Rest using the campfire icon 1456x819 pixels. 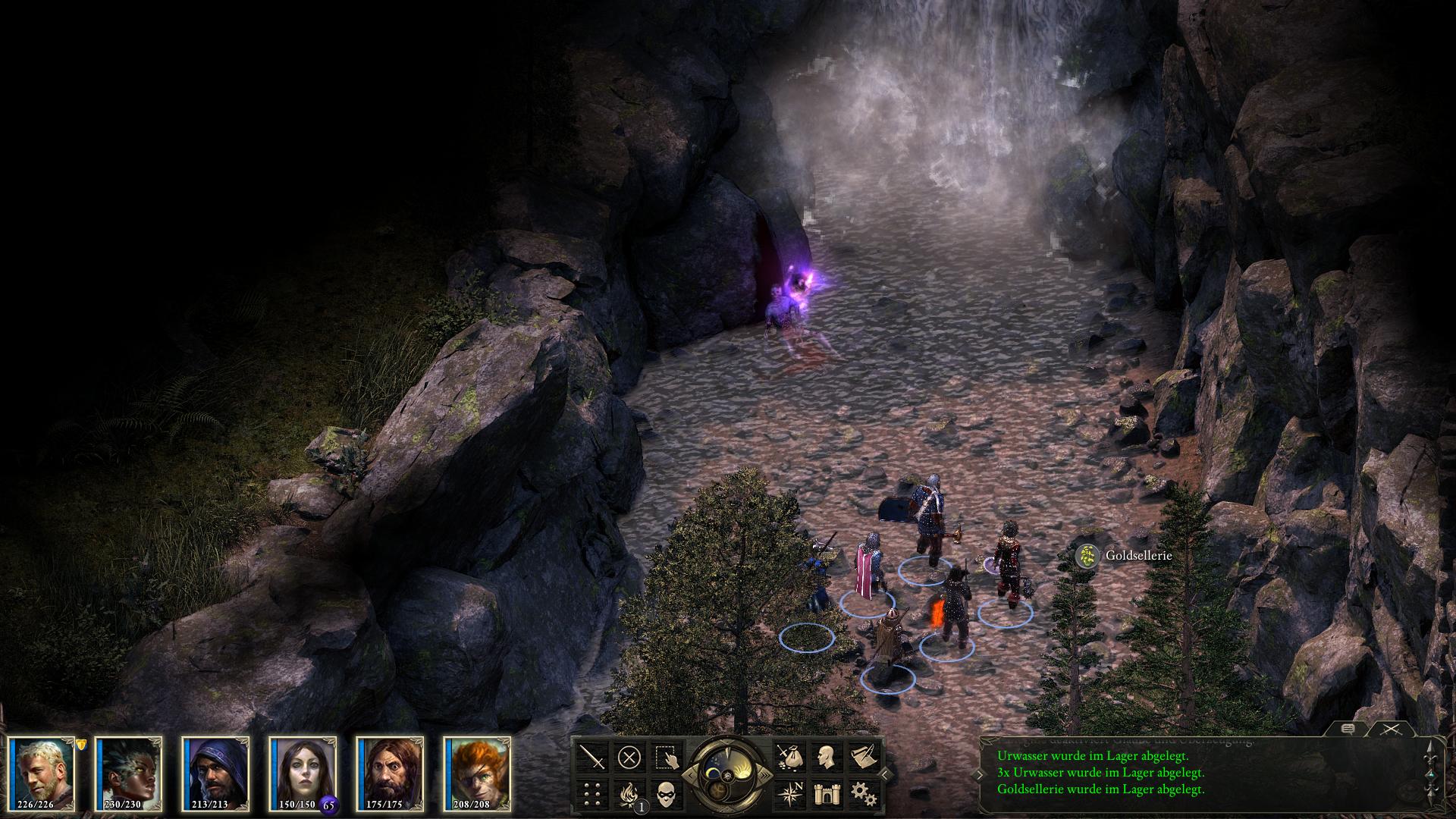click(x=629, y=794)
